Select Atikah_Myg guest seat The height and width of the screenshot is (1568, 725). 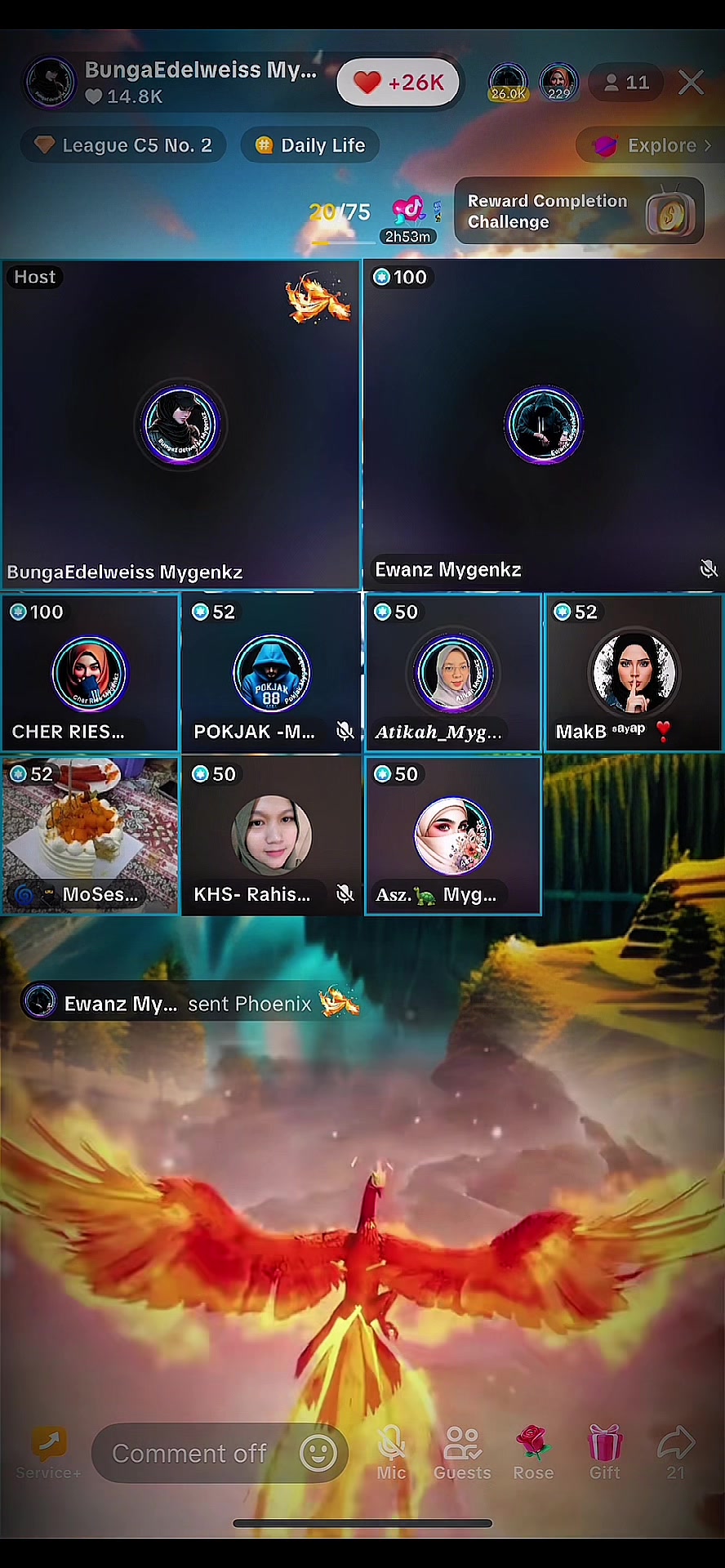pyautogui.click(x=453, y=673)
